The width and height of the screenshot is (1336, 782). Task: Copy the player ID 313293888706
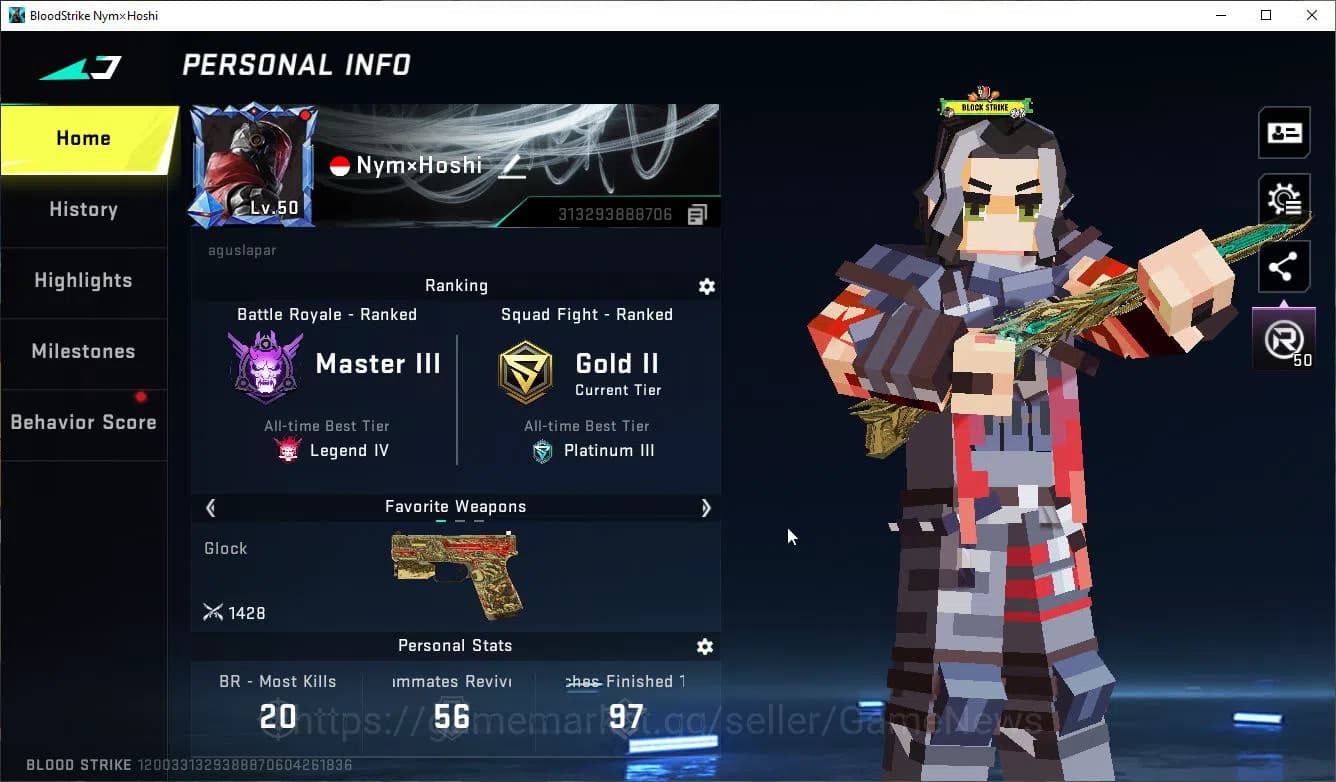697,212
